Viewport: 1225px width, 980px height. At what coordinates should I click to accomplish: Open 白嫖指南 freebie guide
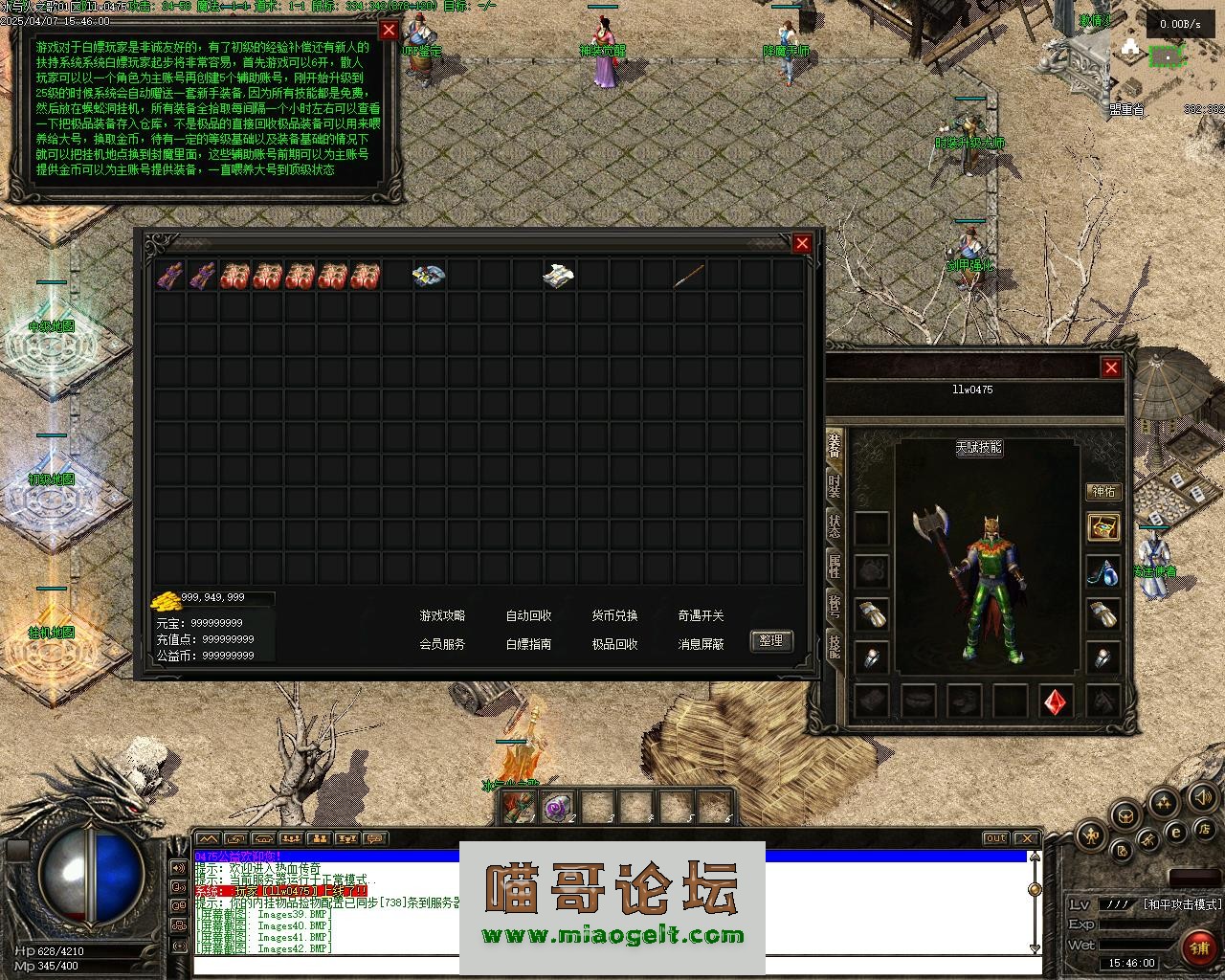click(x=528, y=645)
